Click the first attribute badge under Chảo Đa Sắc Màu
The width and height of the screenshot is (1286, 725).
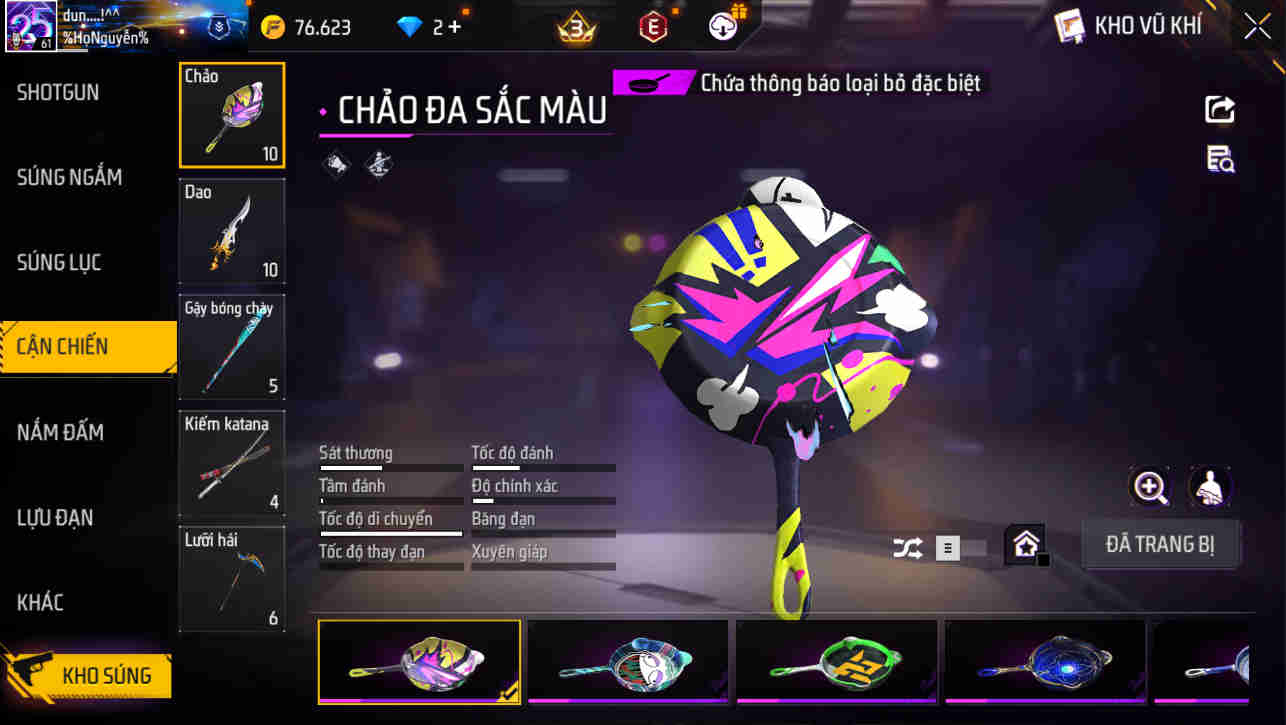tap(337, 164)
